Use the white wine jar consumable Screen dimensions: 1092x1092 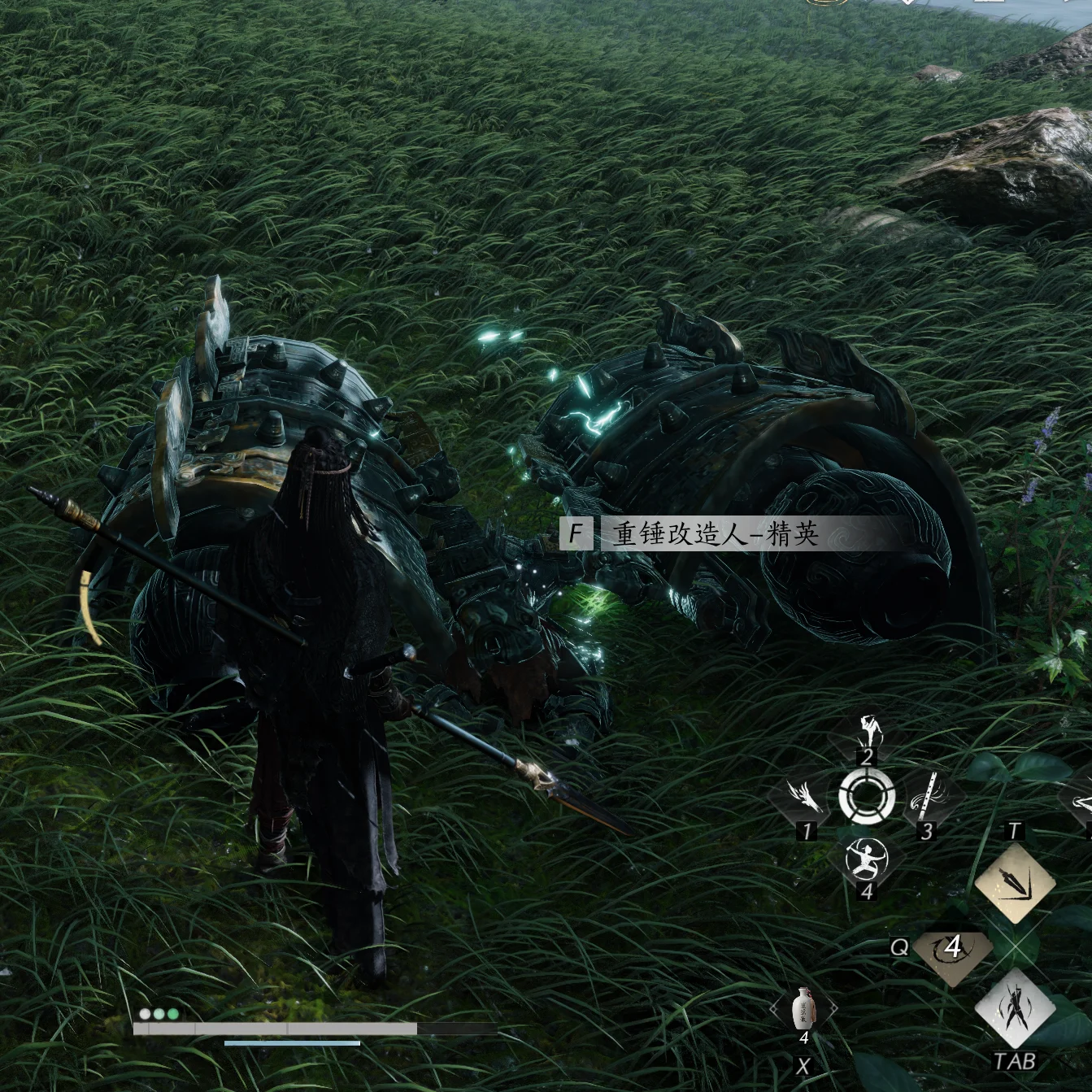pyautogui.click(x=803, y=1009)
